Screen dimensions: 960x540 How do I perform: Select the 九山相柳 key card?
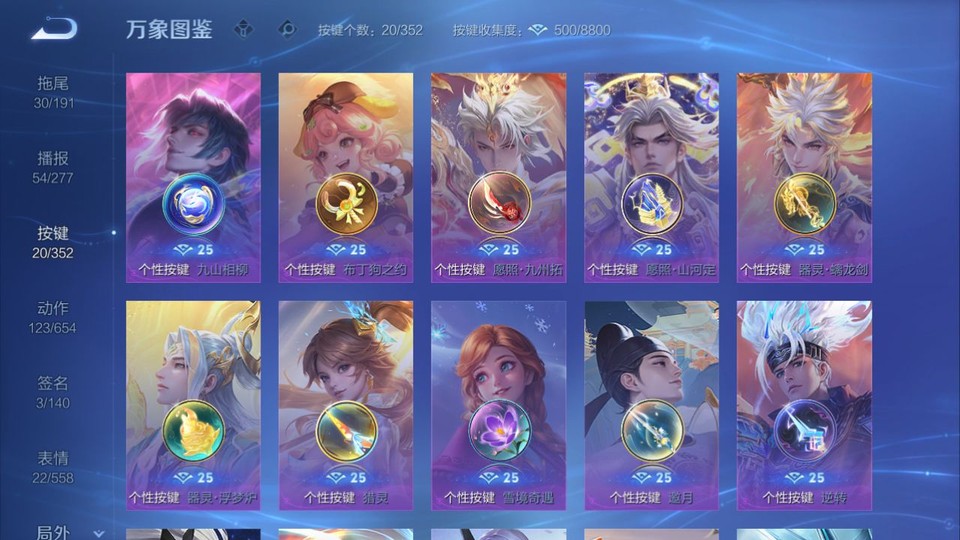(193, 177)
